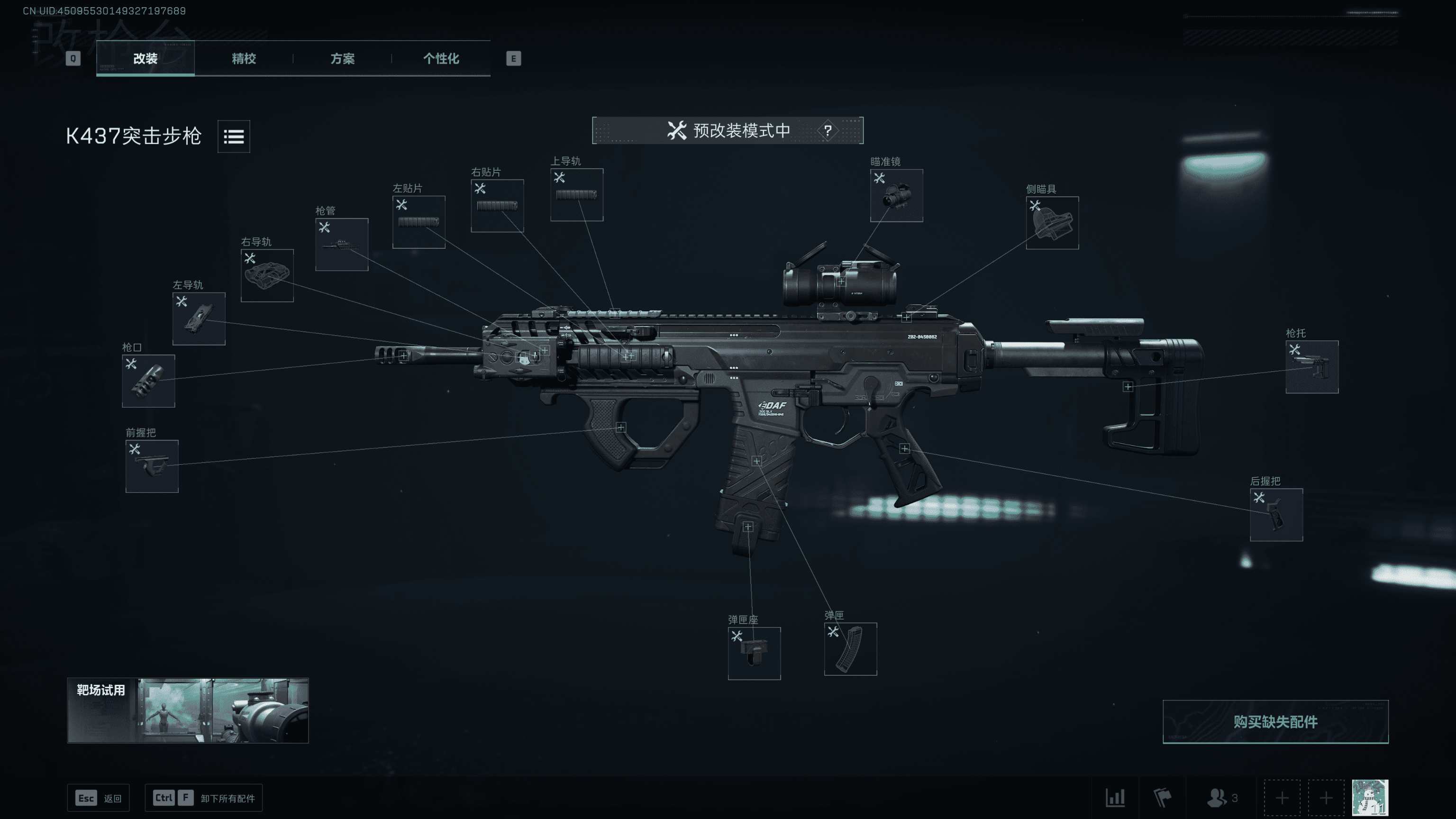Click the 购买缺失配件 button

coord(1275,722)
